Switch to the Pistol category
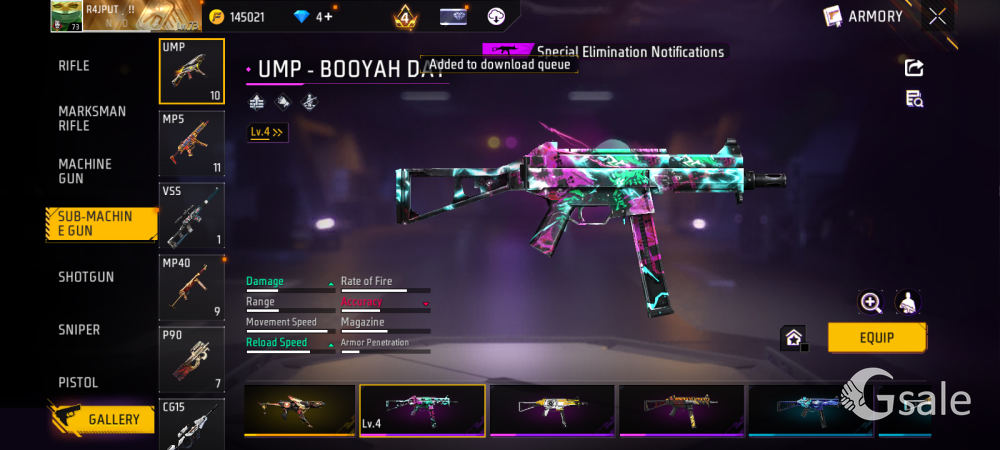The width and height of the screenshot is (1000, 450). coord(78,383)
